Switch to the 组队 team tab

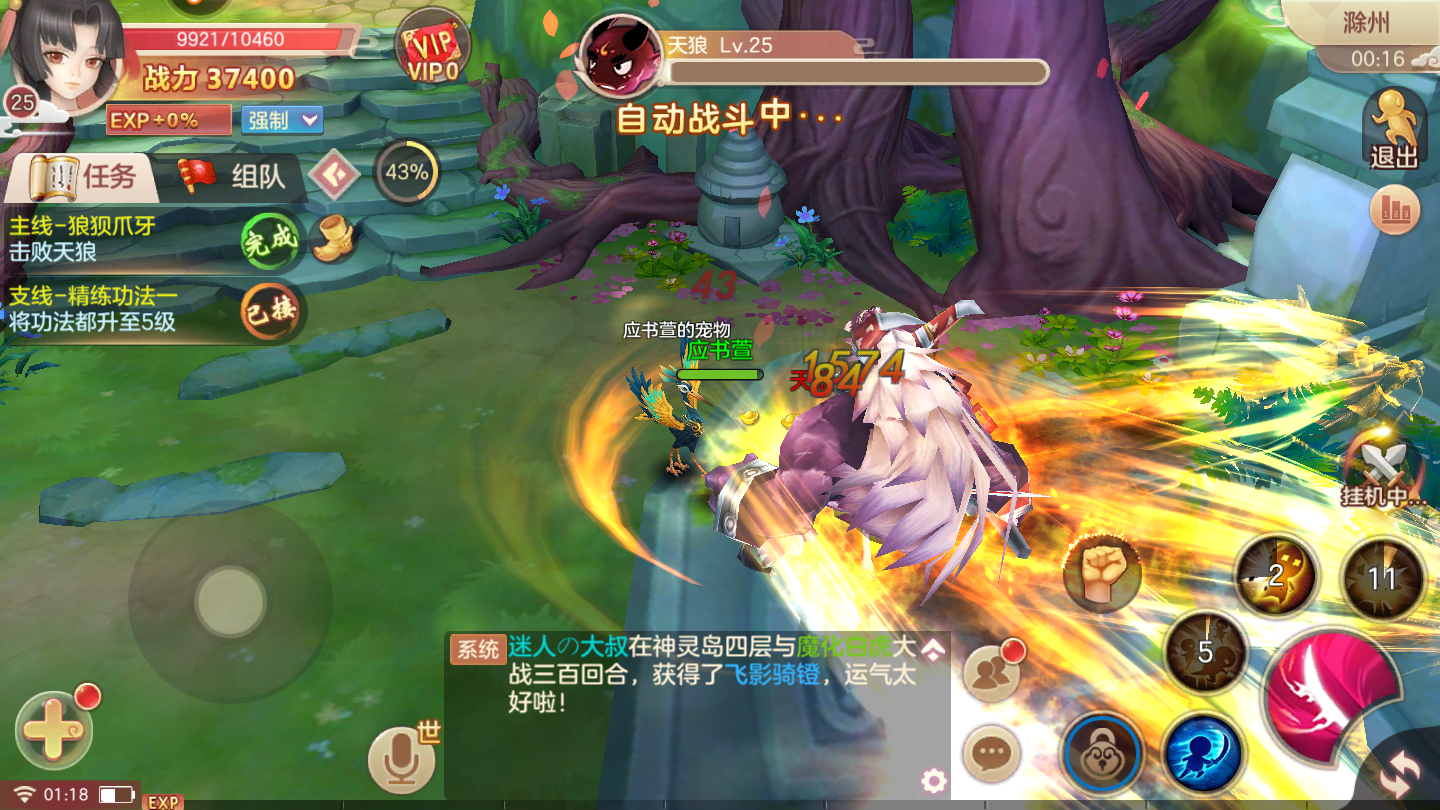(x=258, y=174)
